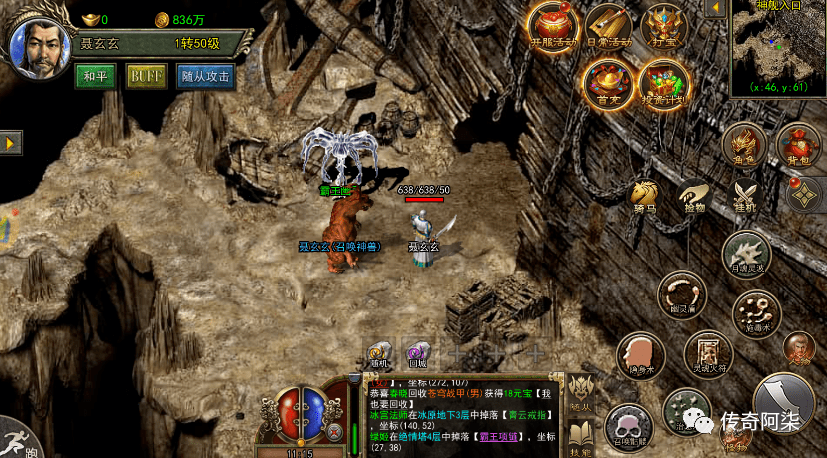Open the 打宝 treasure hunting menu
This screenshot has height=458, width=827.
(x=662, y=25)
